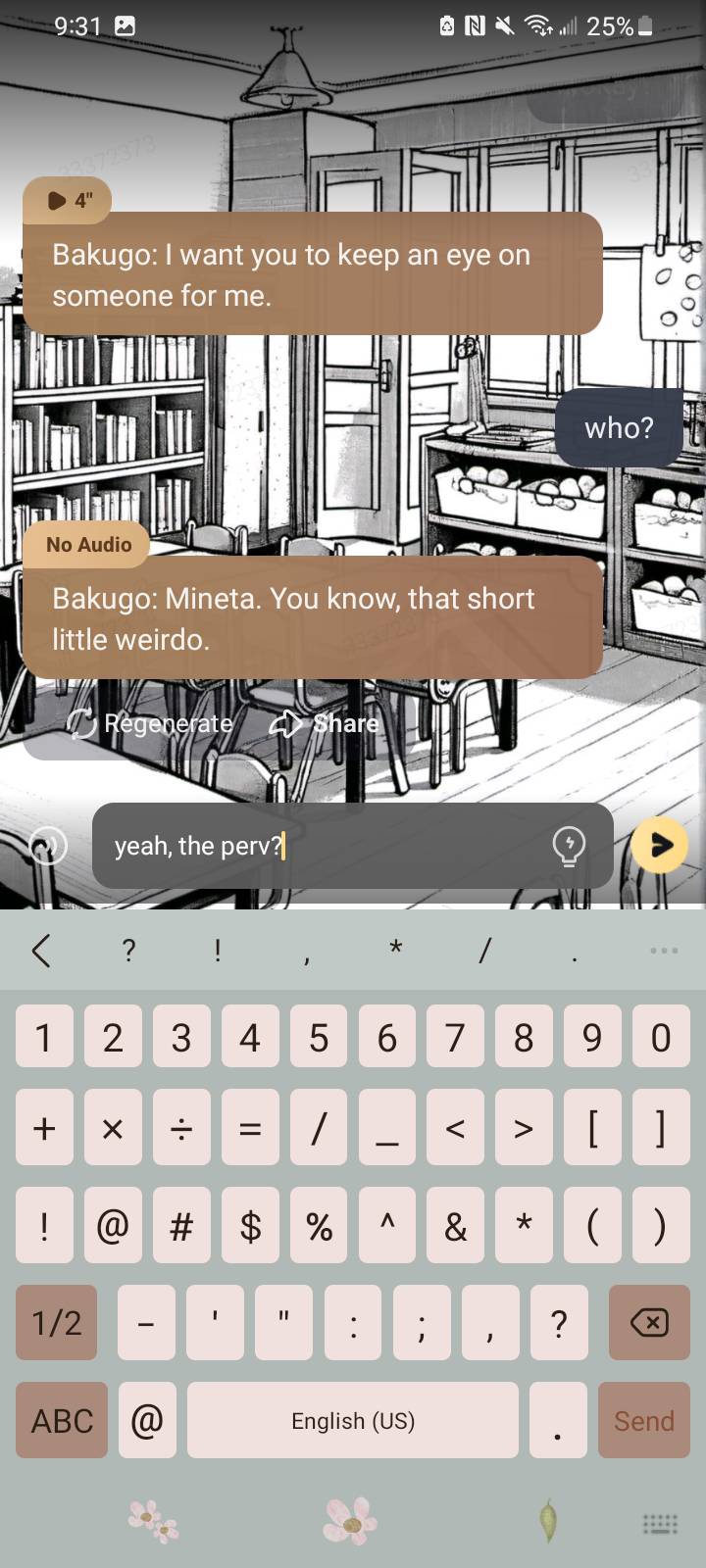The height and width of the screenshot is (1568, 706).
Task: Send message with yellow arrow button
Action: pyautogui.click(x=659, y=846)
